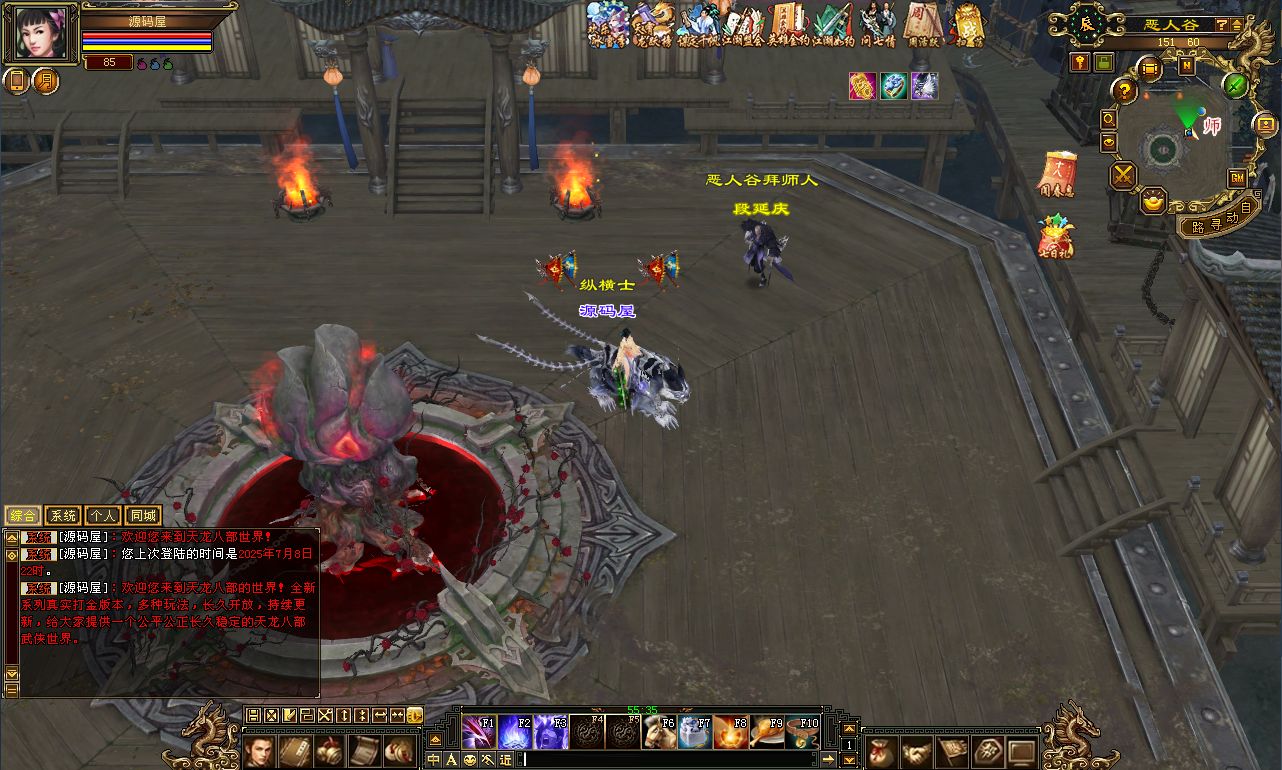Open the question mark help button on minimap

click(x=1125, y=92)
